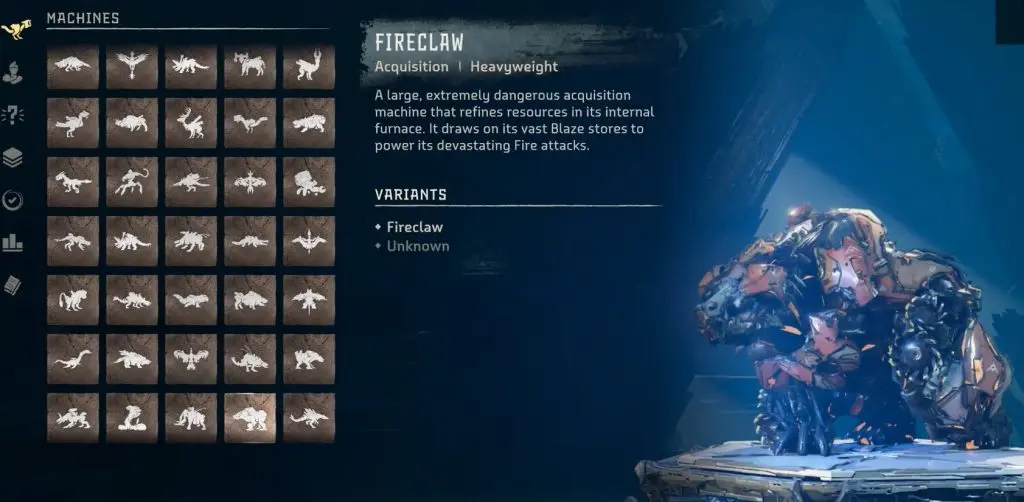This screenshot has height=502, width=1024.
Task: Open the characters tab with person icon
Action: coord(14,72)
